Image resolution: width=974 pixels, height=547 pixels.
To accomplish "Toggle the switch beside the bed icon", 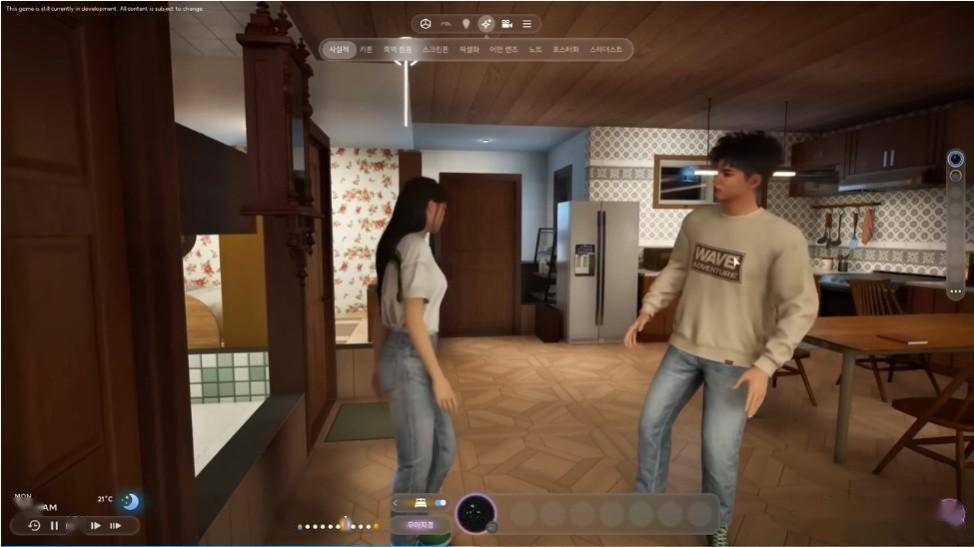I will point(440,502).
